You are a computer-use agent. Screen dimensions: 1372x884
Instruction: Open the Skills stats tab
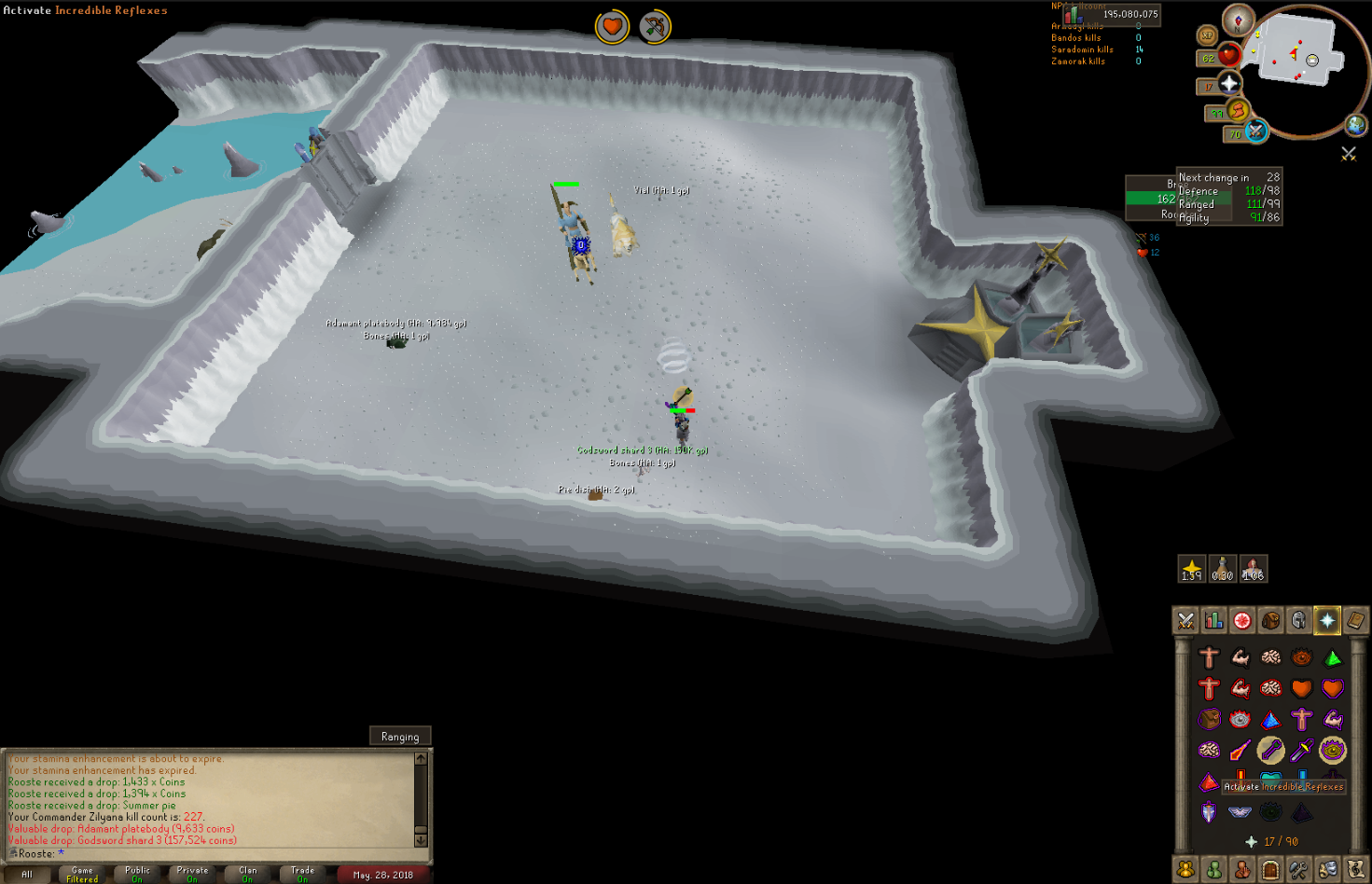pyautogui.click(x=1213, y=620)
